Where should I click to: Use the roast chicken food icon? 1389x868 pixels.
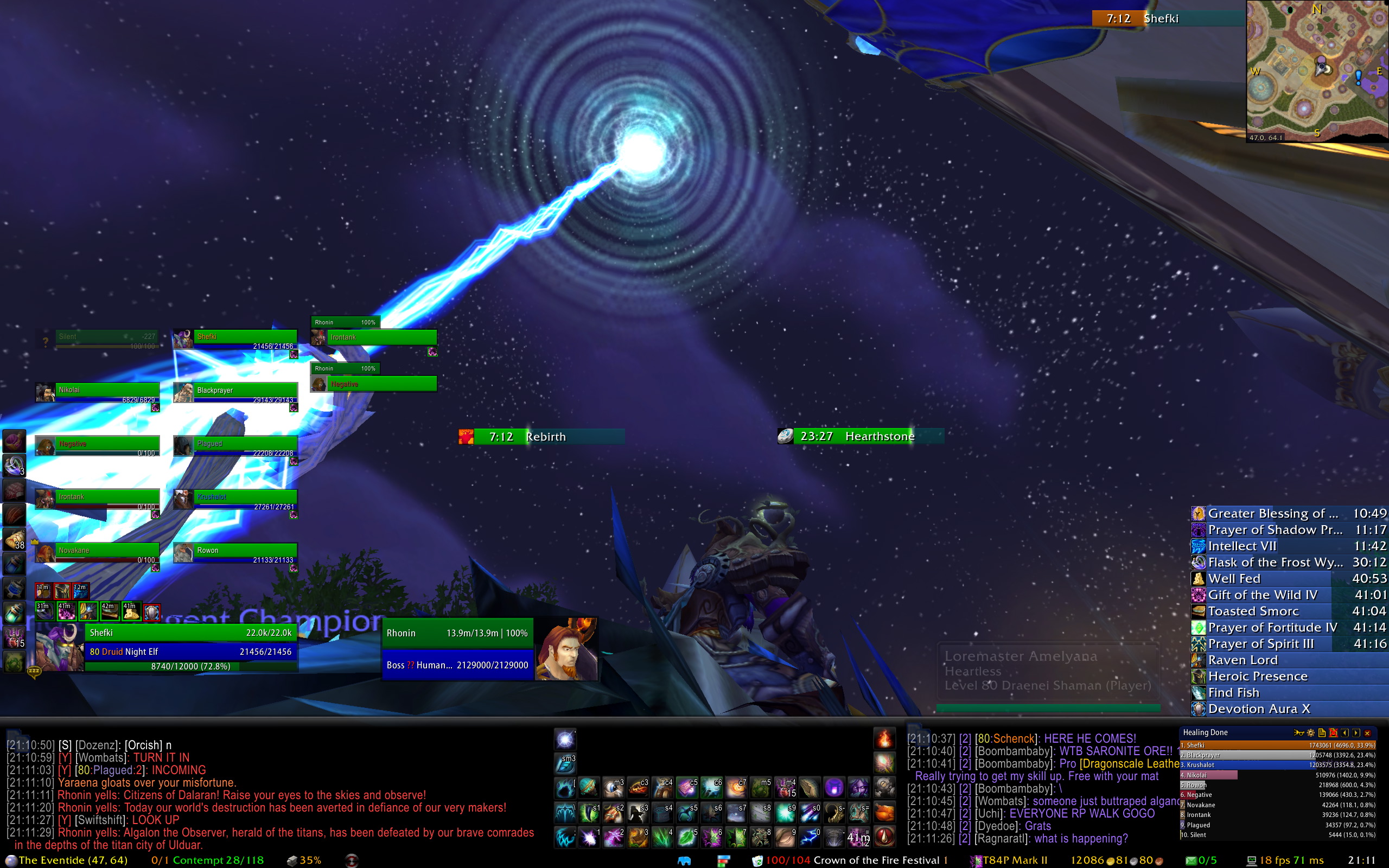point(884,813)
